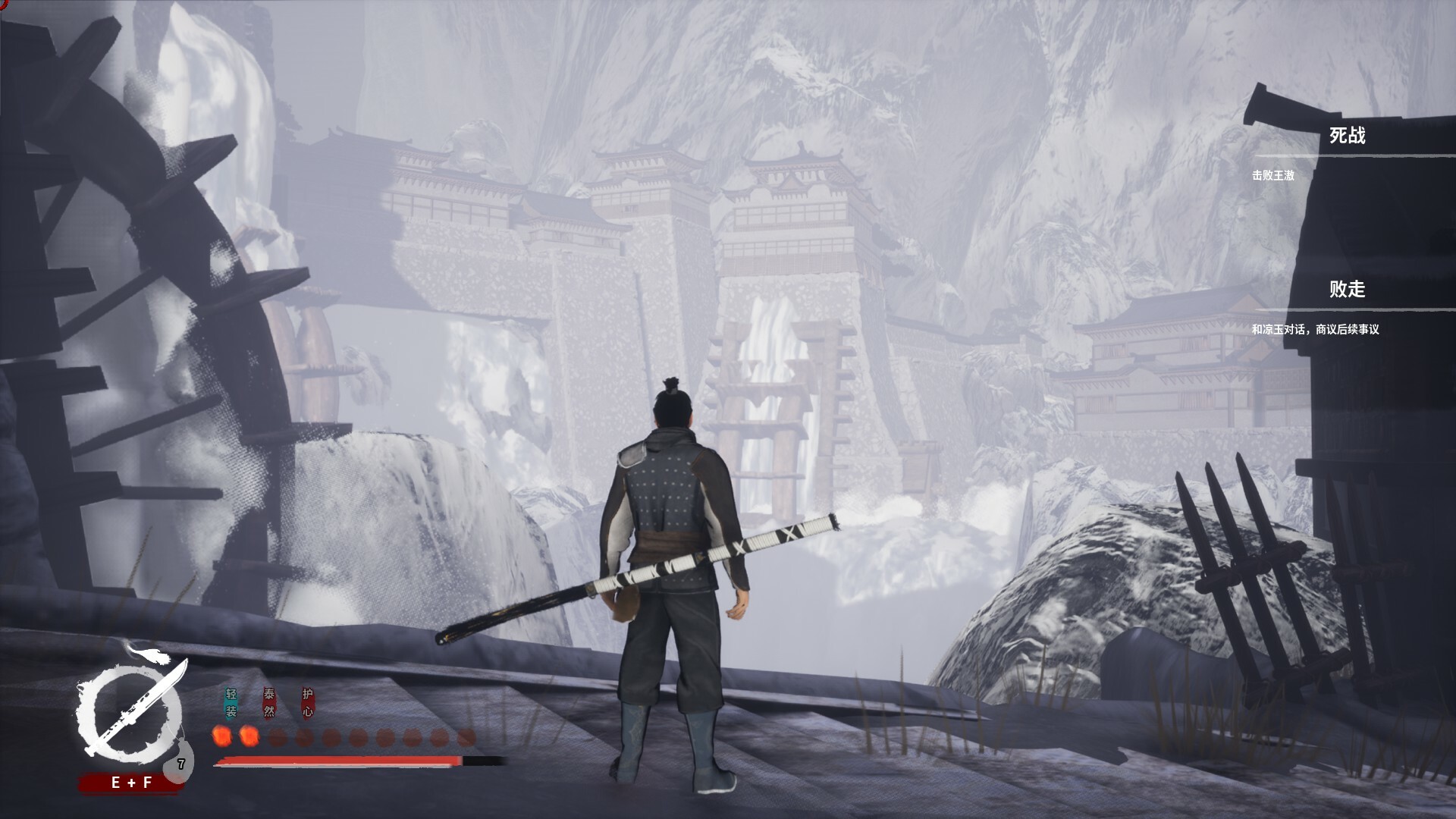Screen dimensions: 1456x819
Task: Open the 败走 quest objective
Action: tap(1347, 290)
